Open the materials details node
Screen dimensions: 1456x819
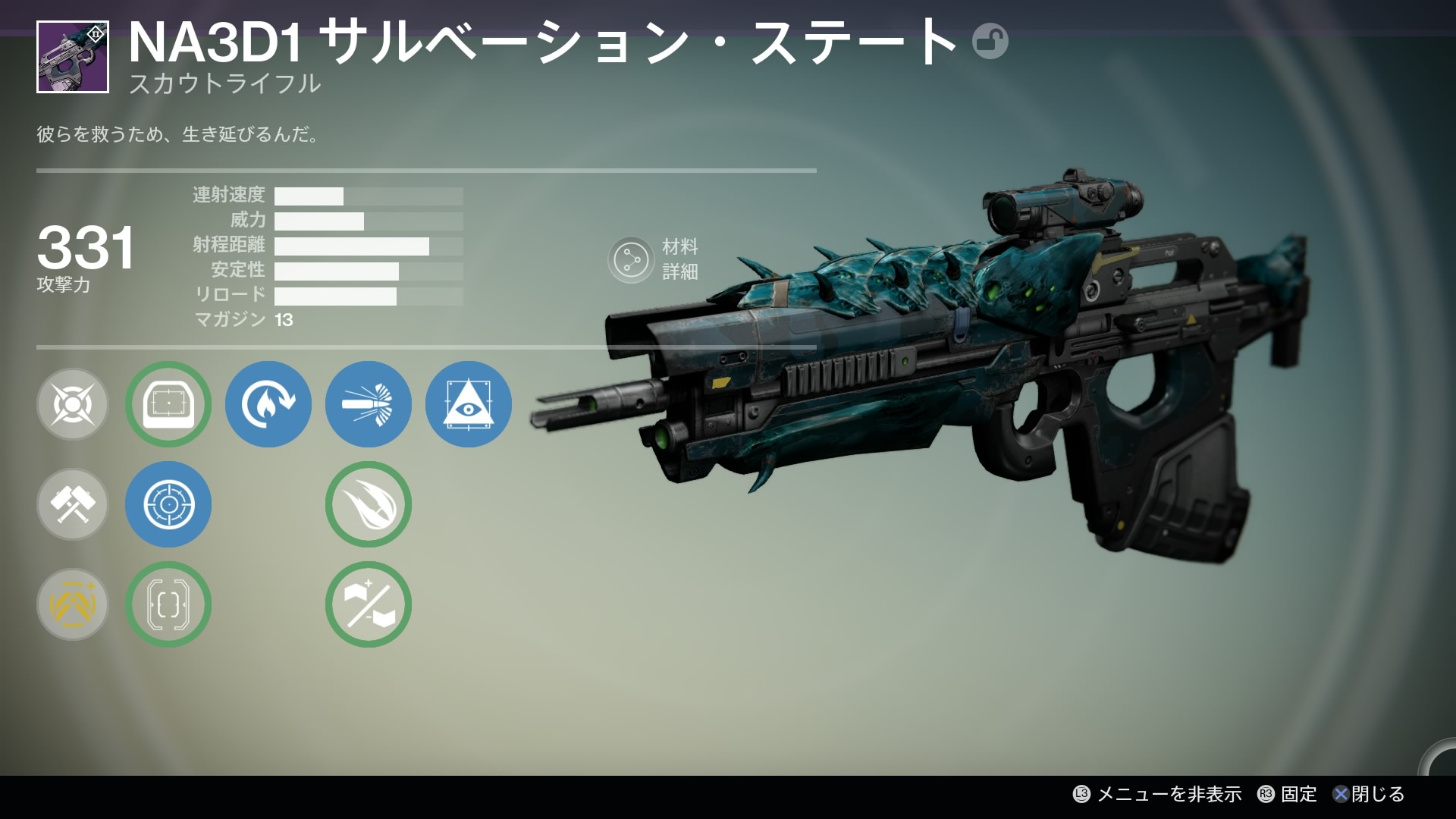(x=631, y=260)
